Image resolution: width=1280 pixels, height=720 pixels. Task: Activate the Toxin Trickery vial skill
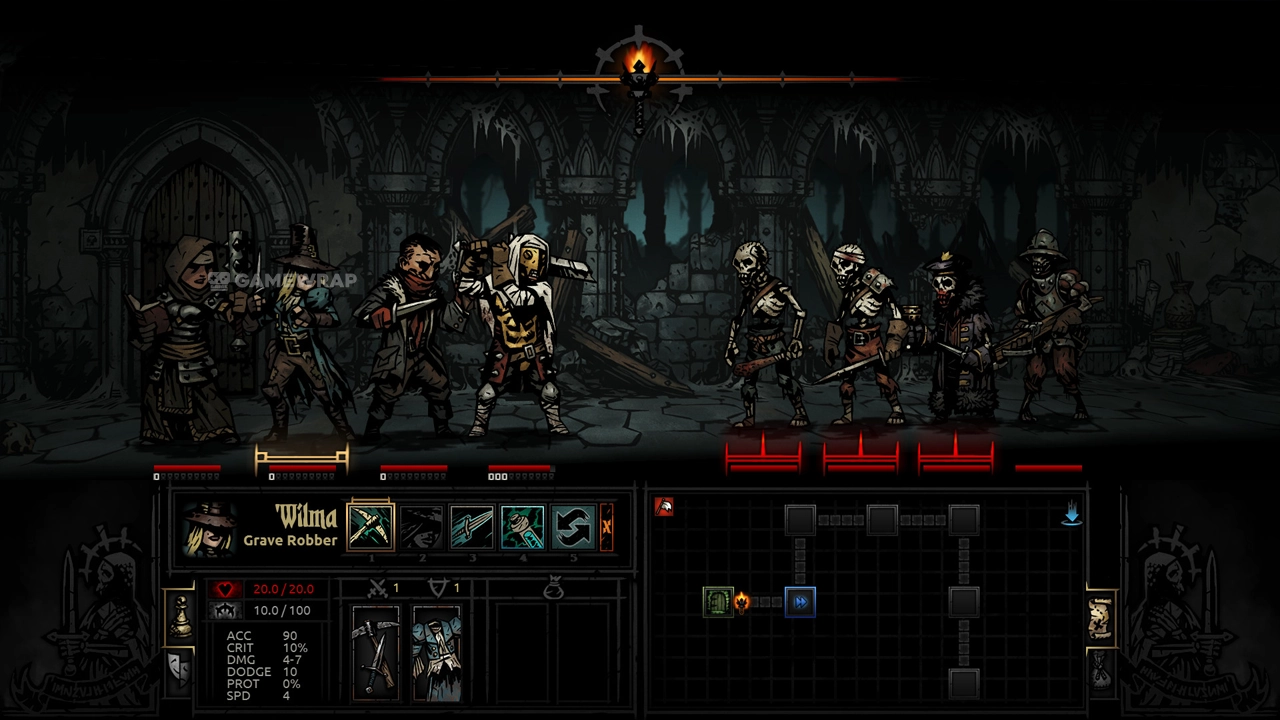pos(523,527)
